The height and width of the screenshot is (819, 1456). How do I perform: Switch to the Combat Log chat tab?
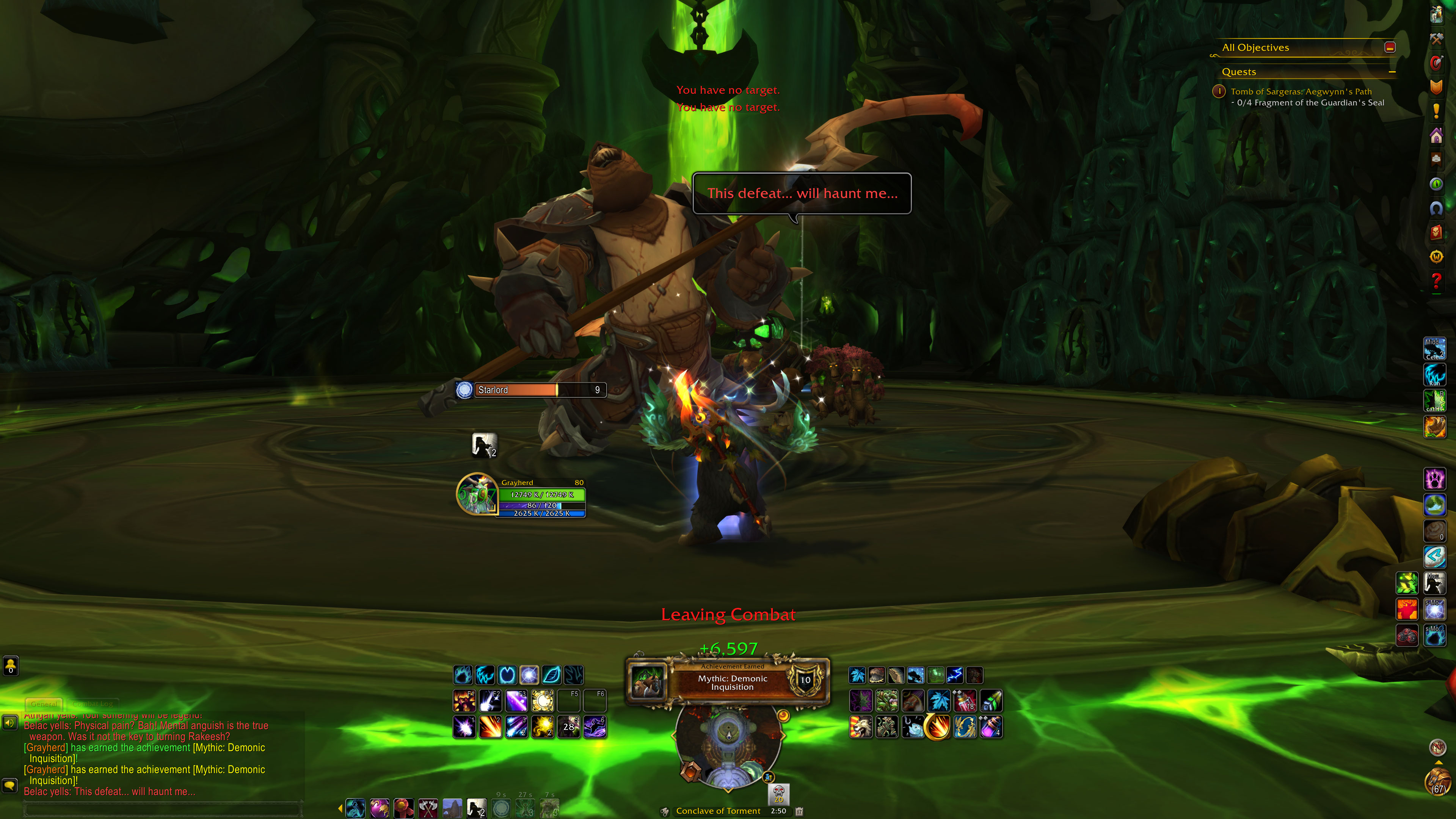pyautogui.click(x=93, y=704)
